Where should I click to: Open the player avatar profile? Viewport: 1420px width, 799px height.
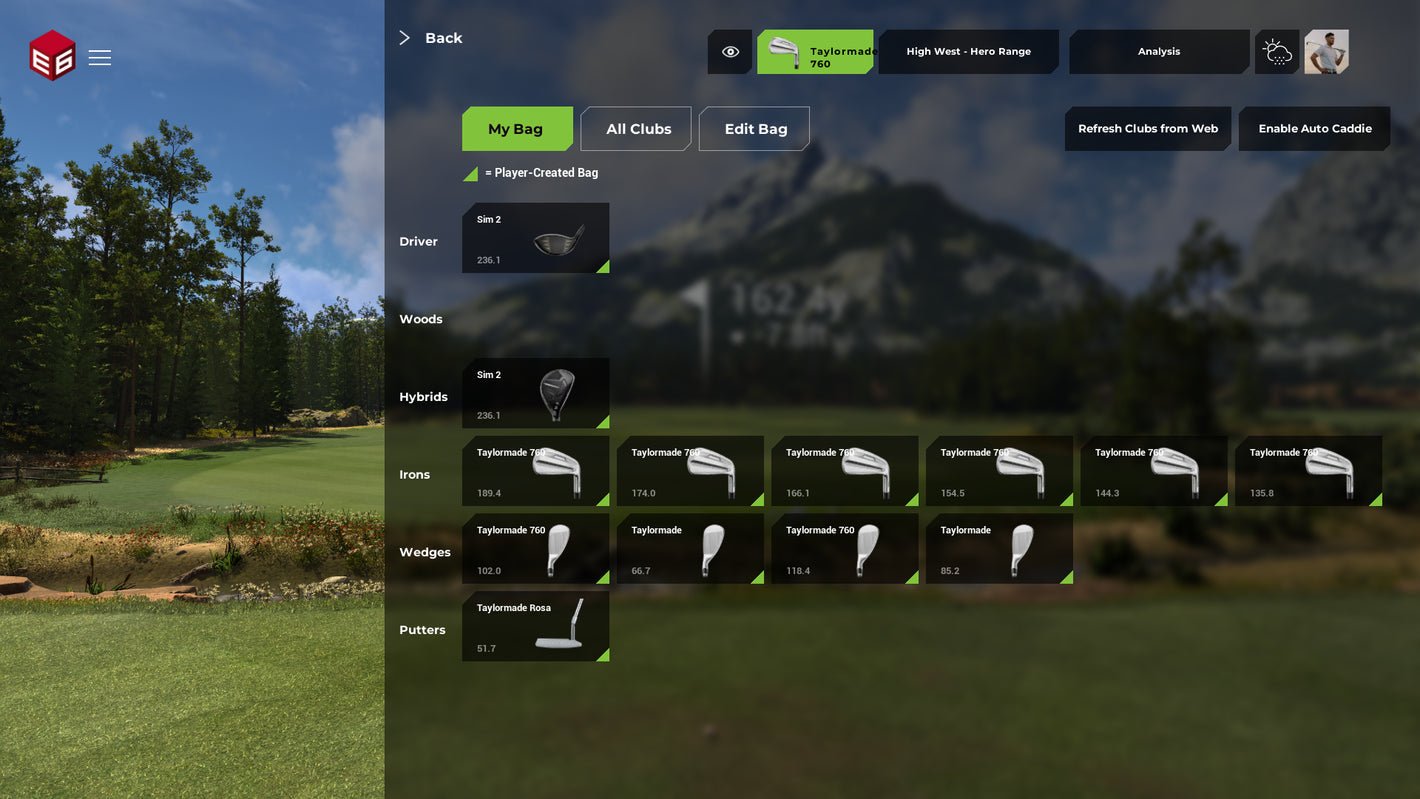coord(1327,51)
